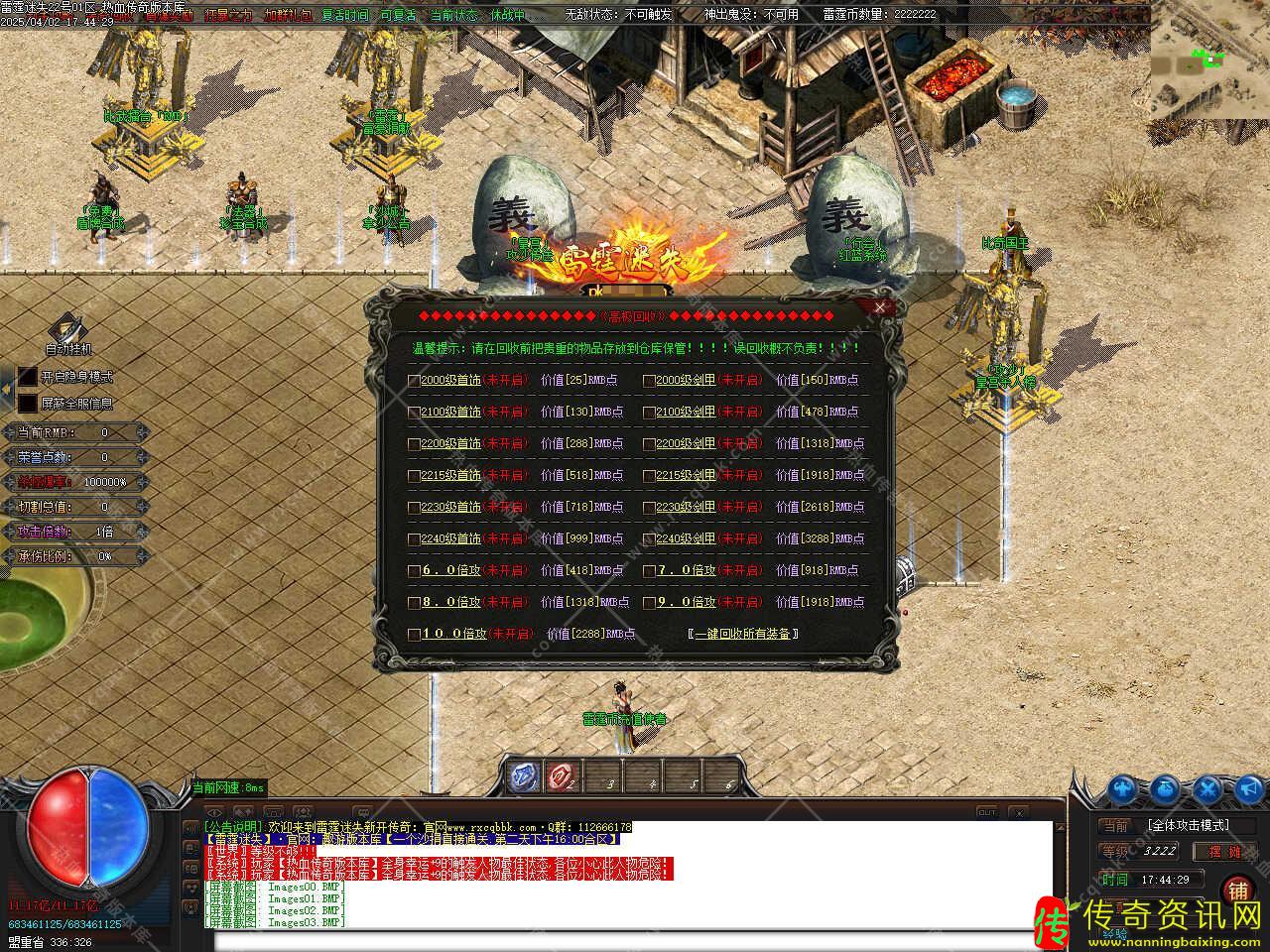Open the minimap in the corner

1209,59
